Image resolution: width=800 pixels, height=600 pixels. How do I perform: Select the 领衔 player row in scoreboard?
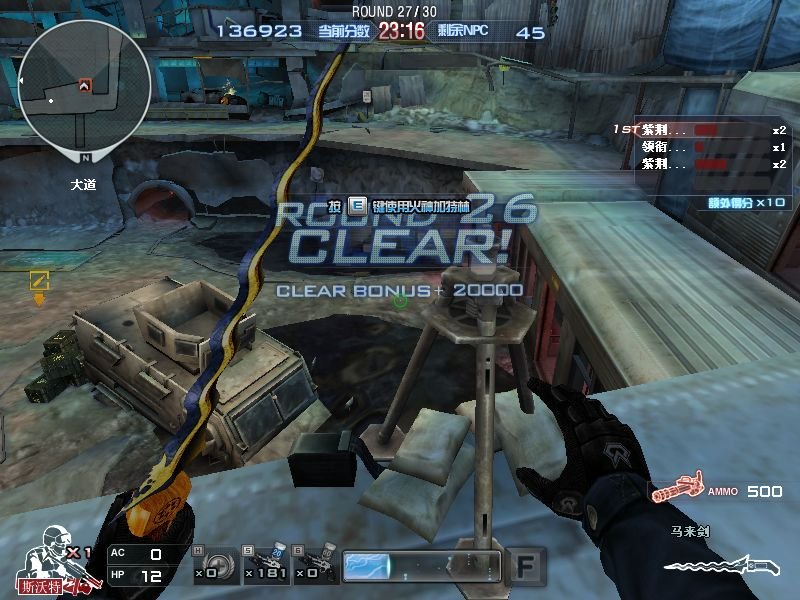coord(700,147)
